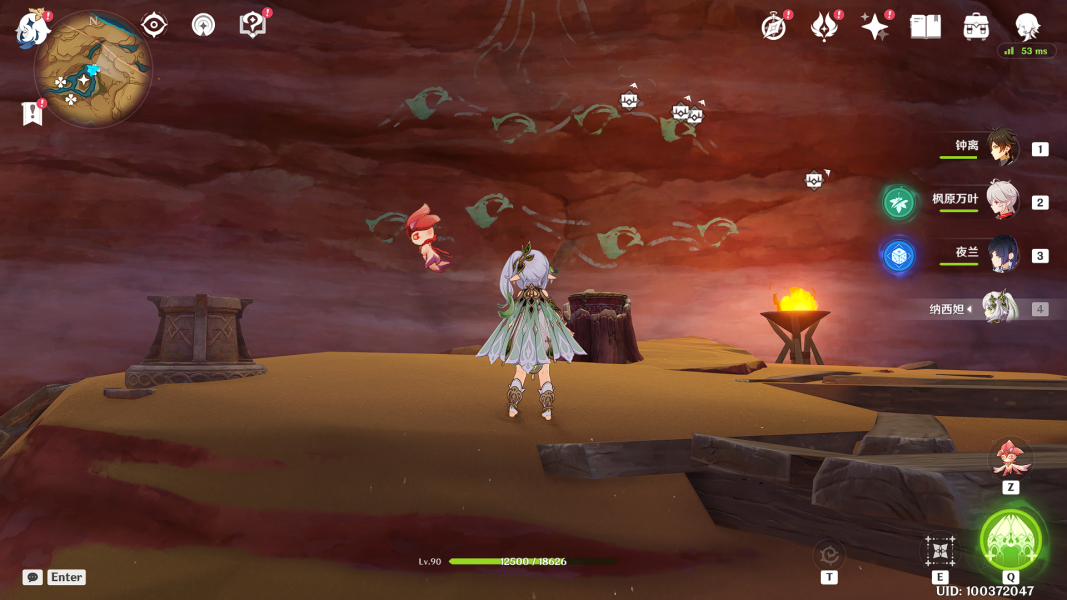This screenshot has width=1067, height=600.
Task: Activate Nahida's glowing green elemental burst
Action: (1011, 540)
